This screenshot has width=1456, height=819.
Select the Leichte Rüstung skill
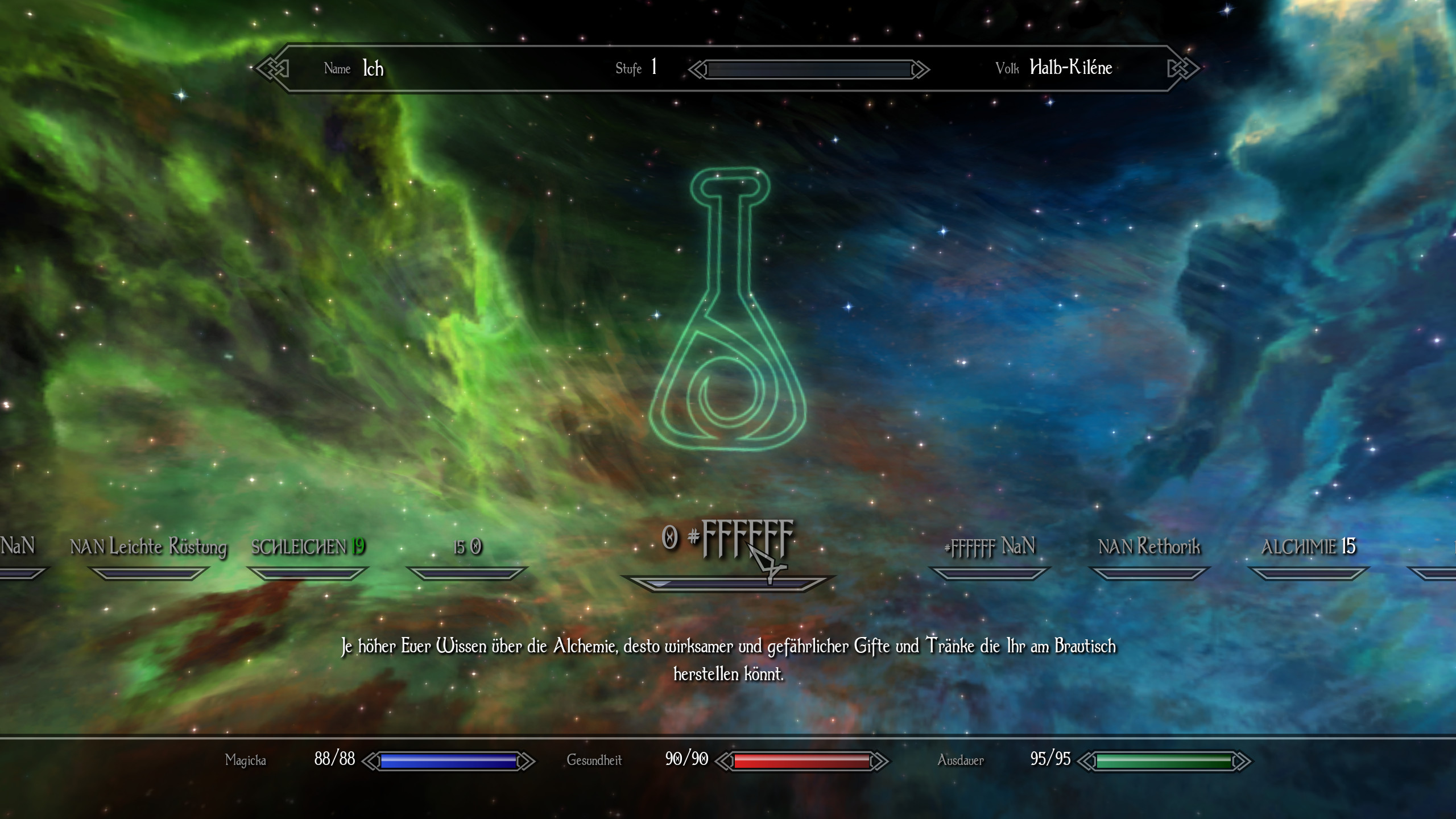click(x=148, y=547)
